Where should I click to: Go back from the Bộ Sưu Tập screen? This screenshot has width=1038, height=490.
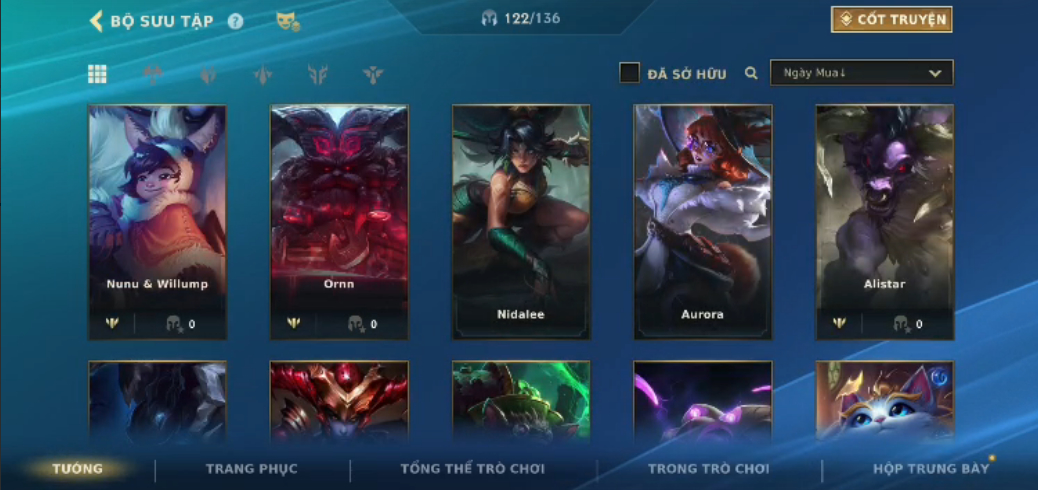pyautogui.click(x=97, y=21)
